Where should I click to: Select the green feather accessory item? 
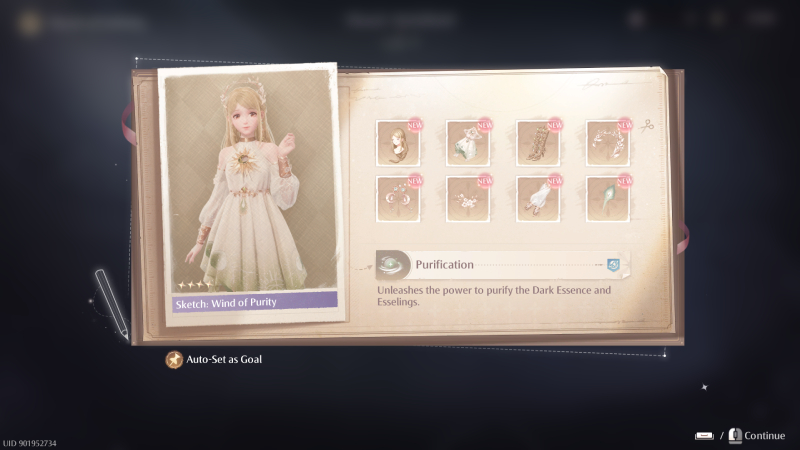pos(607,197)
